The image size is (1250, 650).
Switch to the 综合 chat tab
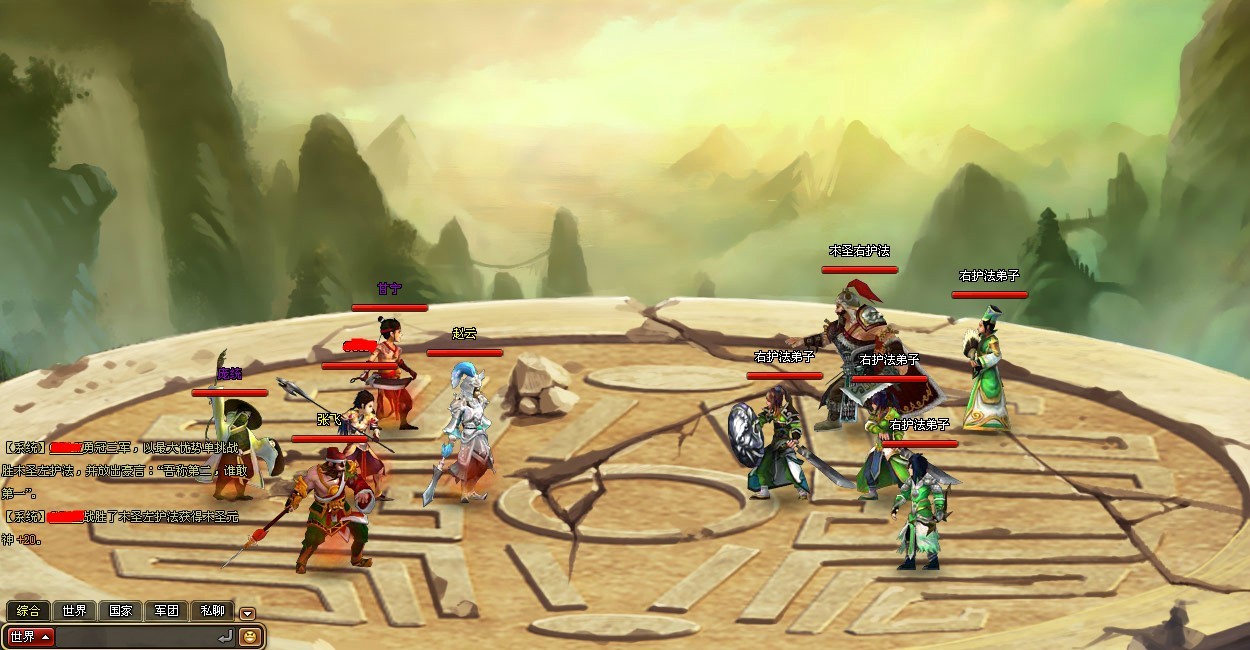(x=28, y=610)
